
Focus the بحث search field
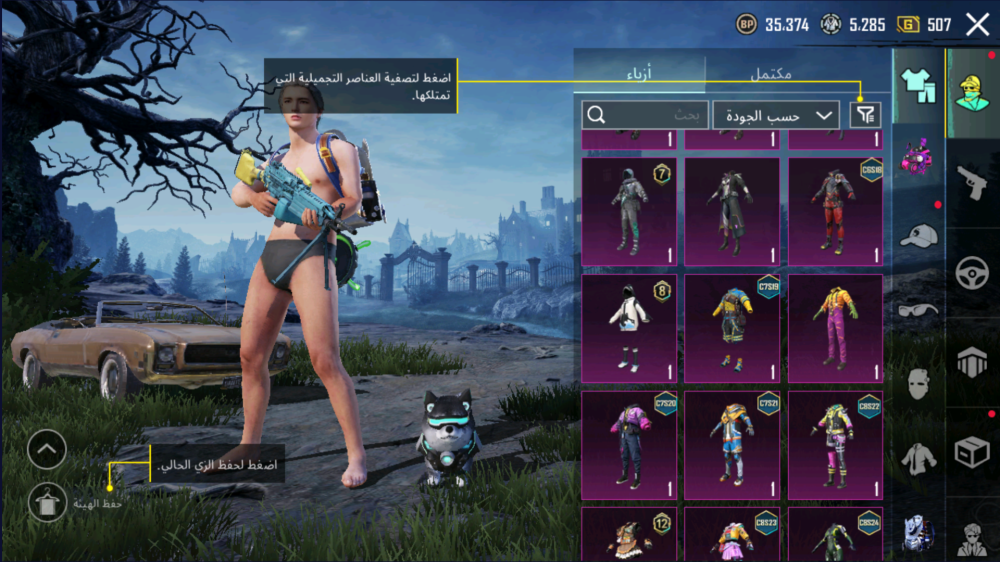coord(645,115)
